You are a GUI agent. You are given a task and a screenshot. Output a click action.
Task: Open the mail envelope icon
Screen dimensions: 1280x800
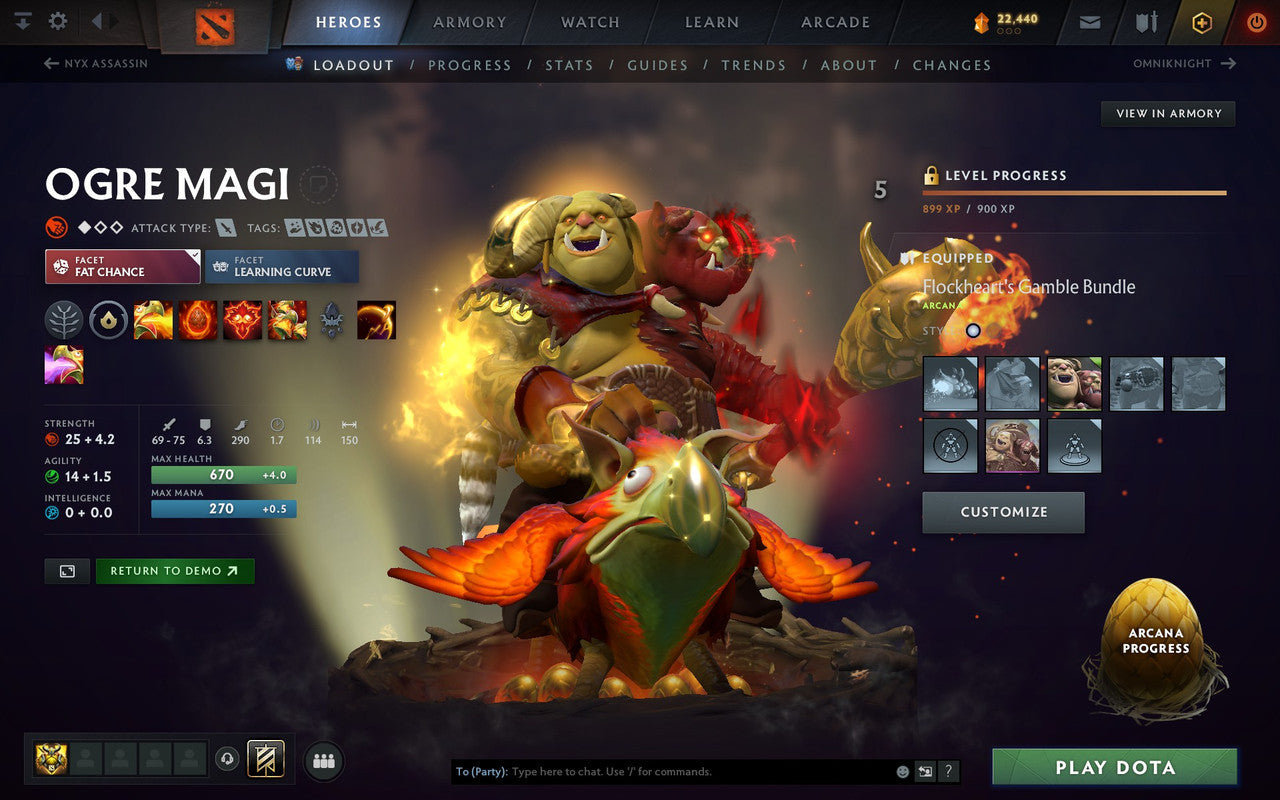1088,21
